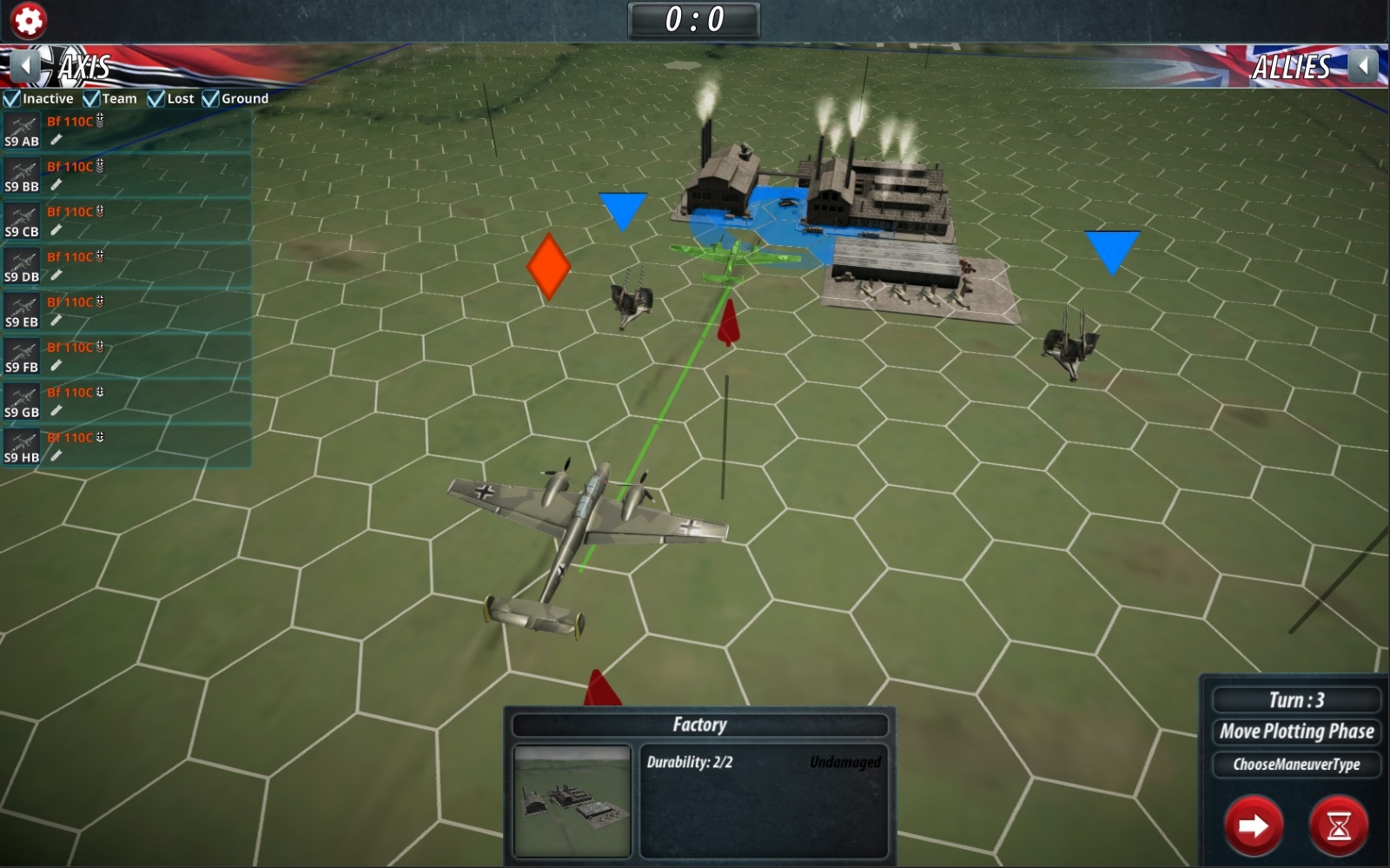This screenshot has width=1390, height=868.
Task: Uncheck the Lost filter
Action: tap(156, 99)
